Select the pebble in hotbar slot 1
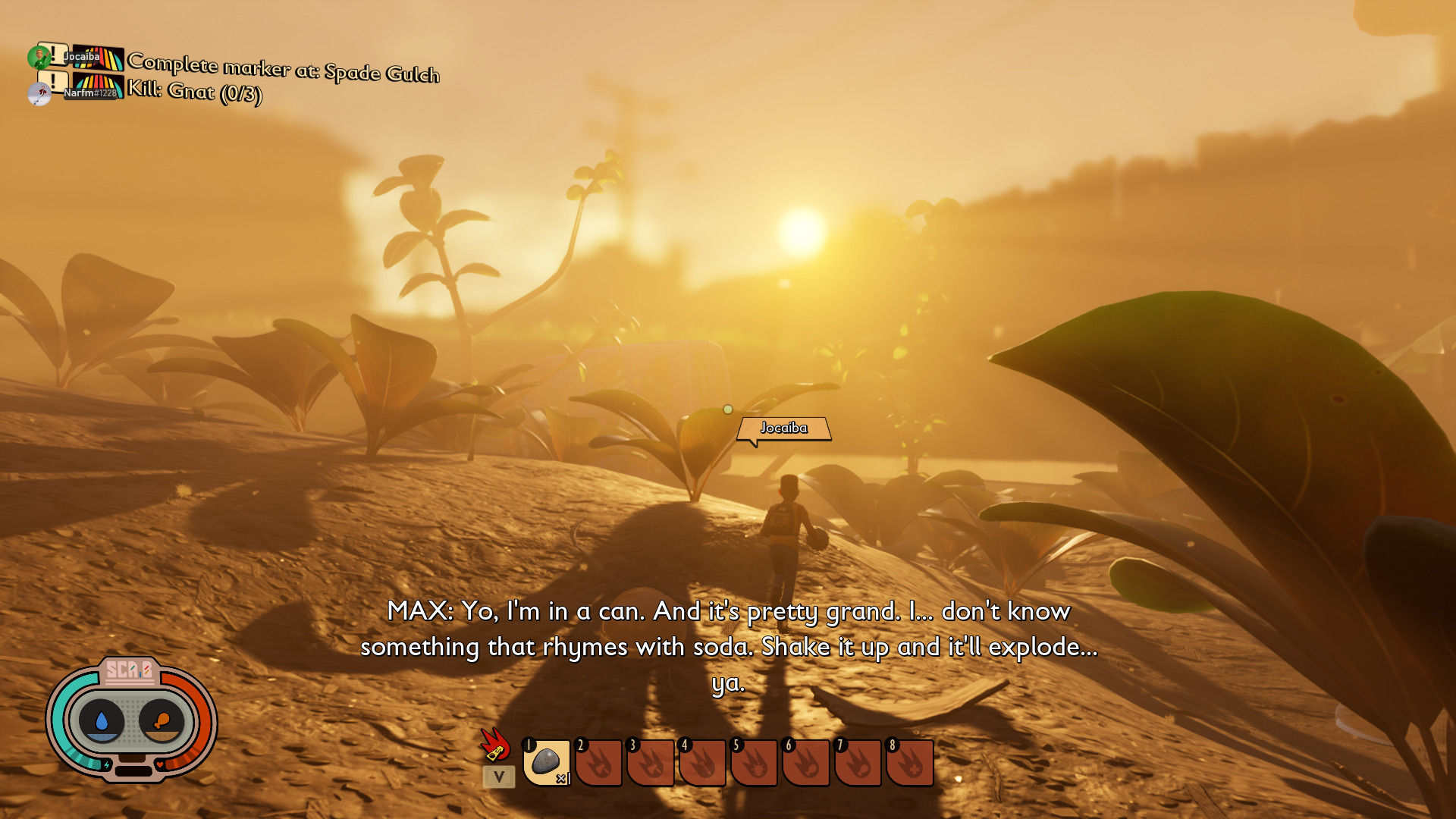This screenshot has height=819, width=1456. [546, 762]
